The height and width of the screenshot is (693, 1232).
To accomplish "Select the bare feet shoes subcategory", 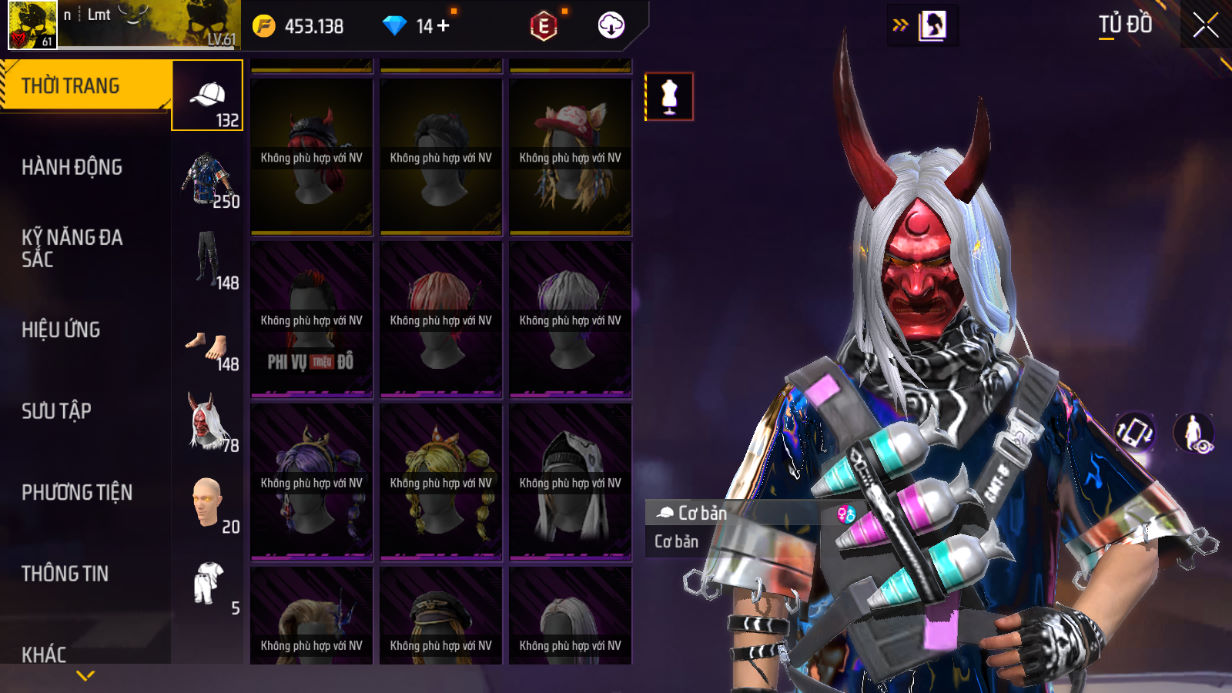I will [207, 344].
